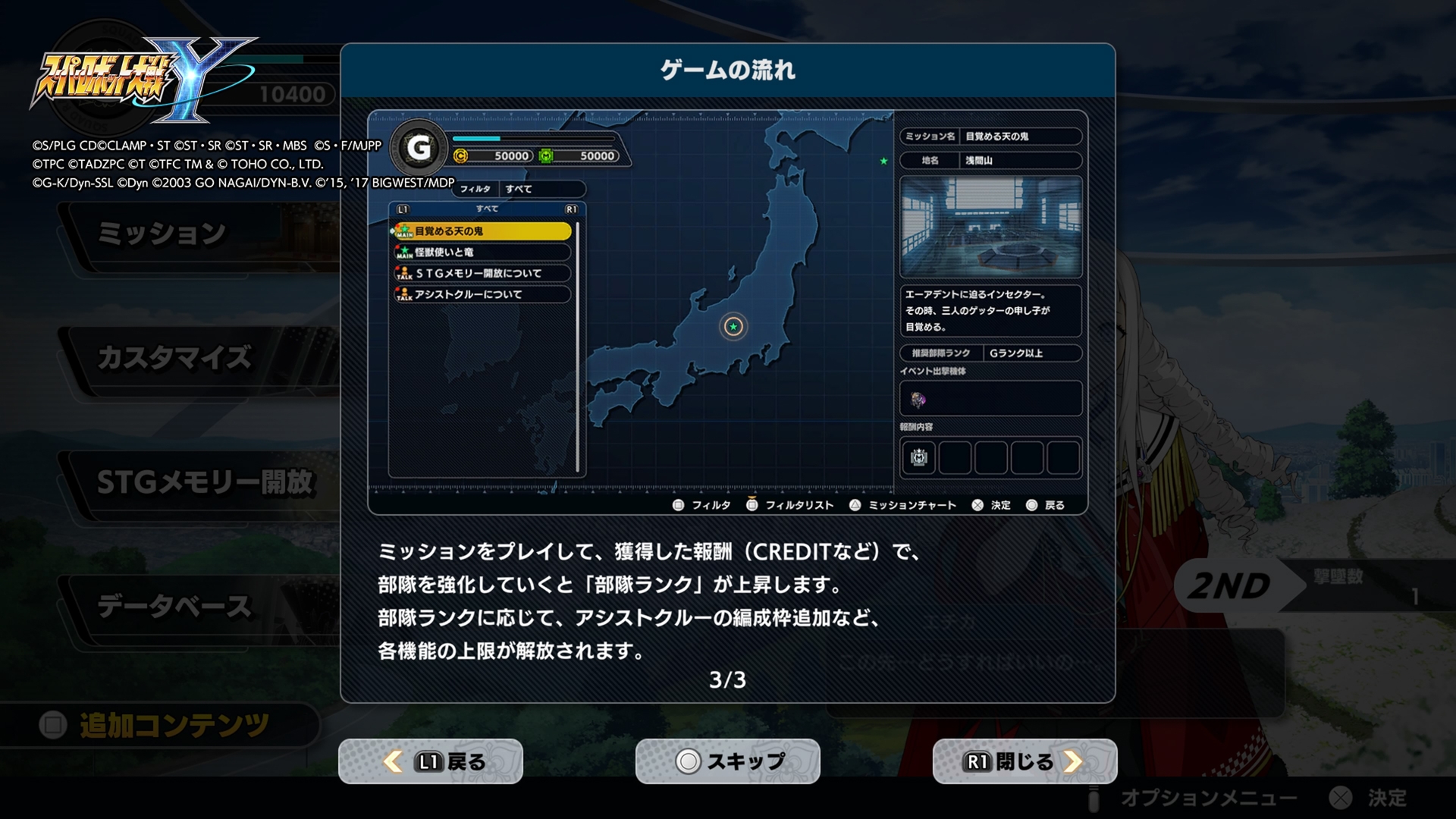Select the スキップ button
The image size is (1456, 819).
pos(726,761)
